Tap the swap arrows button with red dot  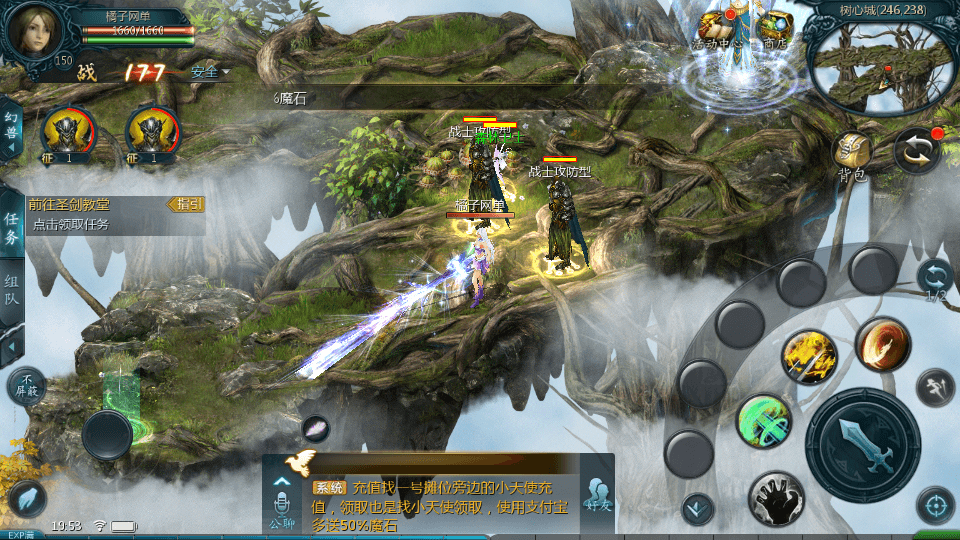pyautogui.click(x=916, y=150)
